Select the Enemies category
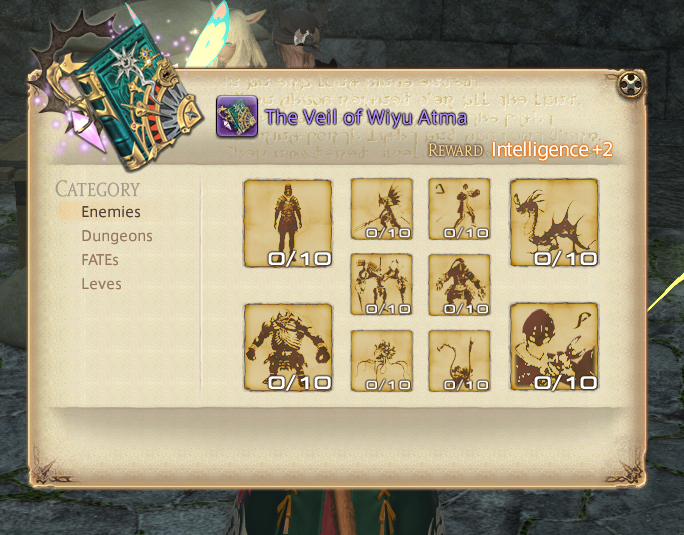The height and width of the screenshot is (535, 684). click(x=111, y=212)
